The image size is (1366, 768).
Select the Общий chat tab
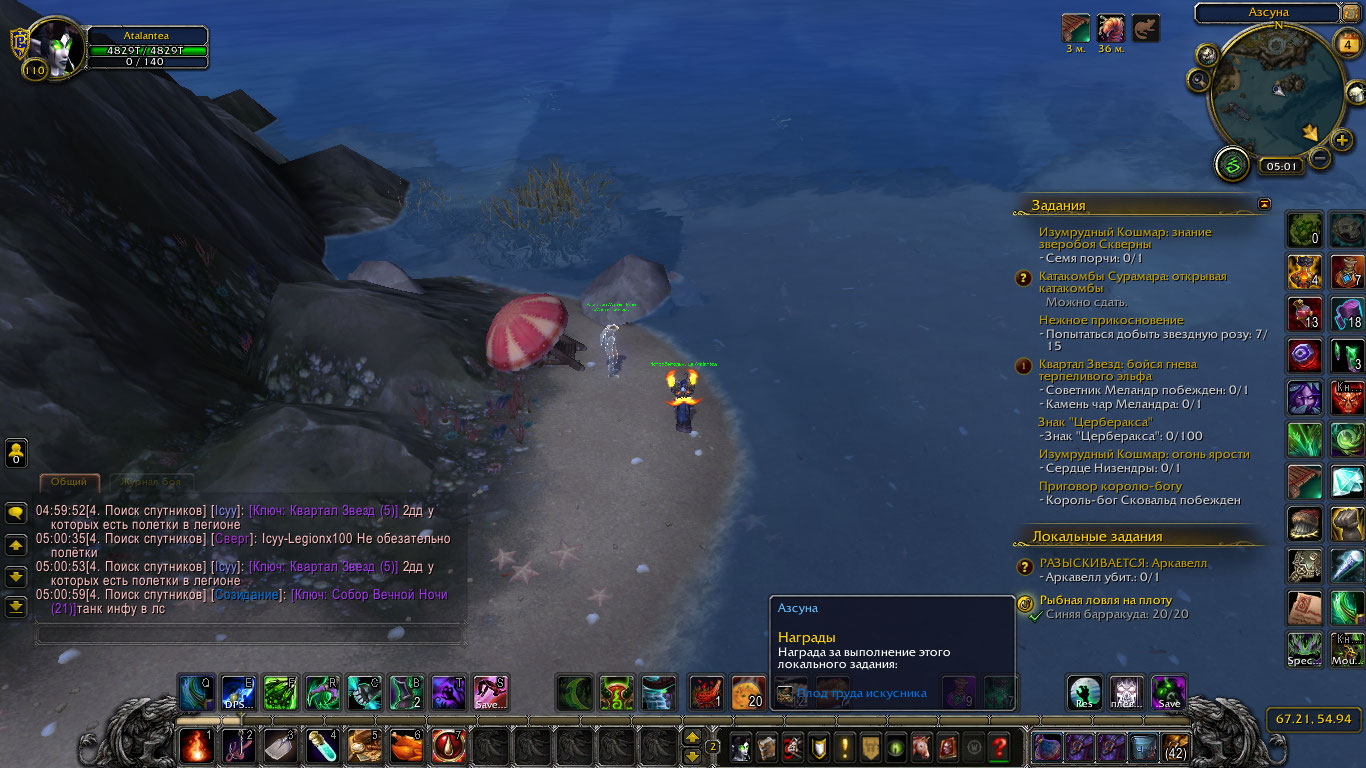69,482
